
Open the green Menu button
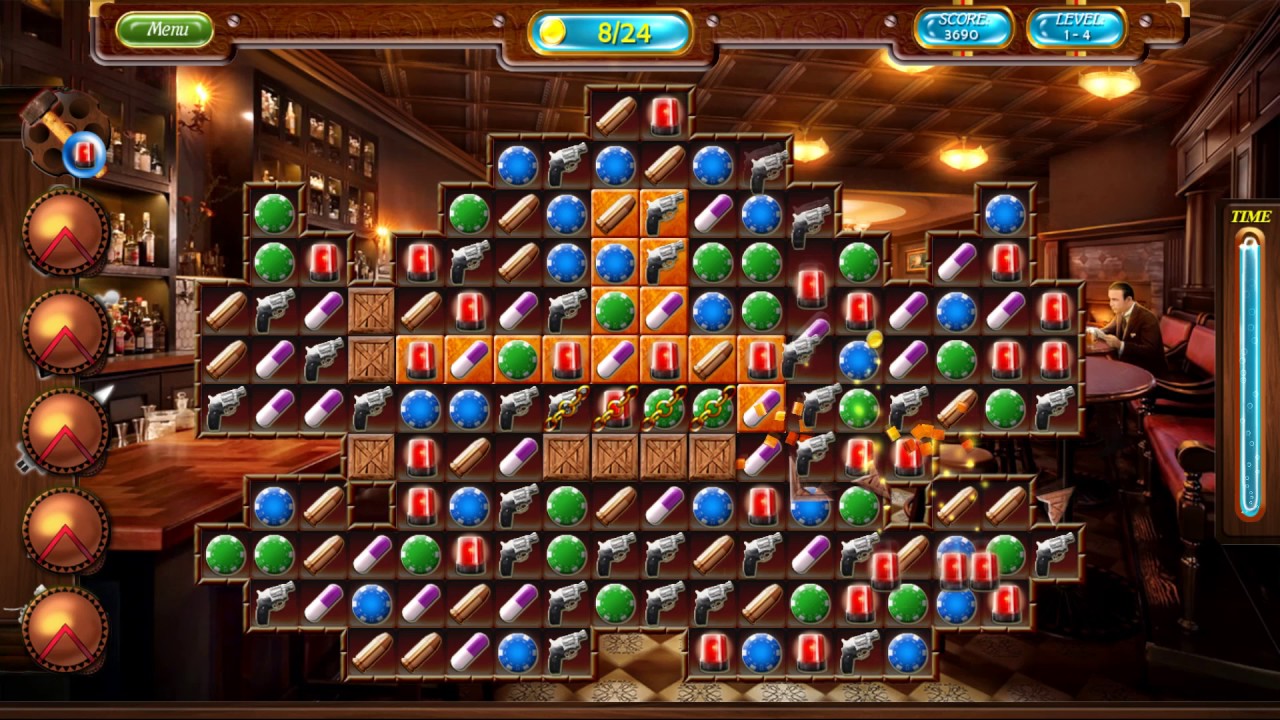[165, 29]
